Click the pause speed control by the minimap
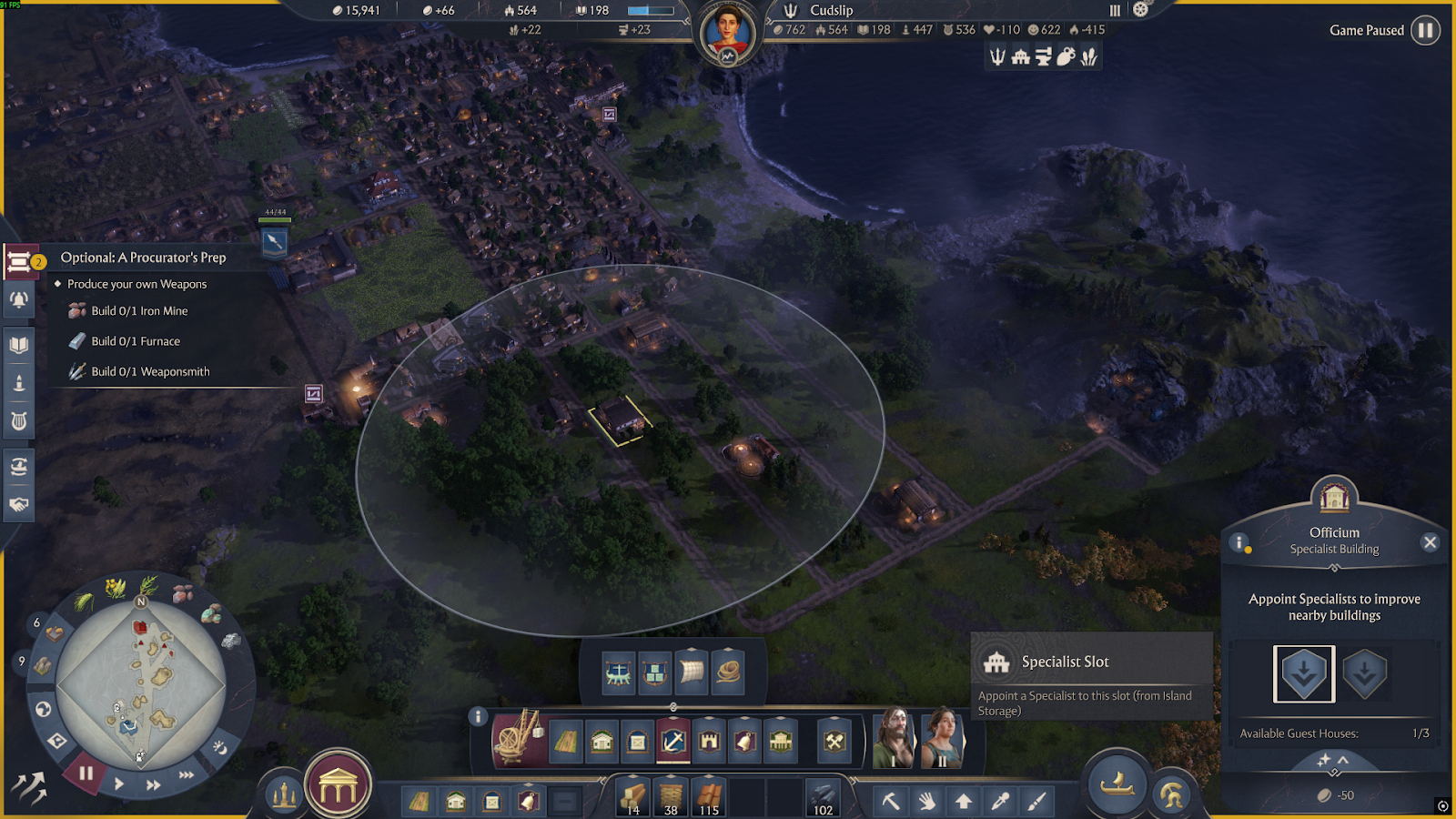1456x819 pixels. pyautogui.click(x=86, y=774)
